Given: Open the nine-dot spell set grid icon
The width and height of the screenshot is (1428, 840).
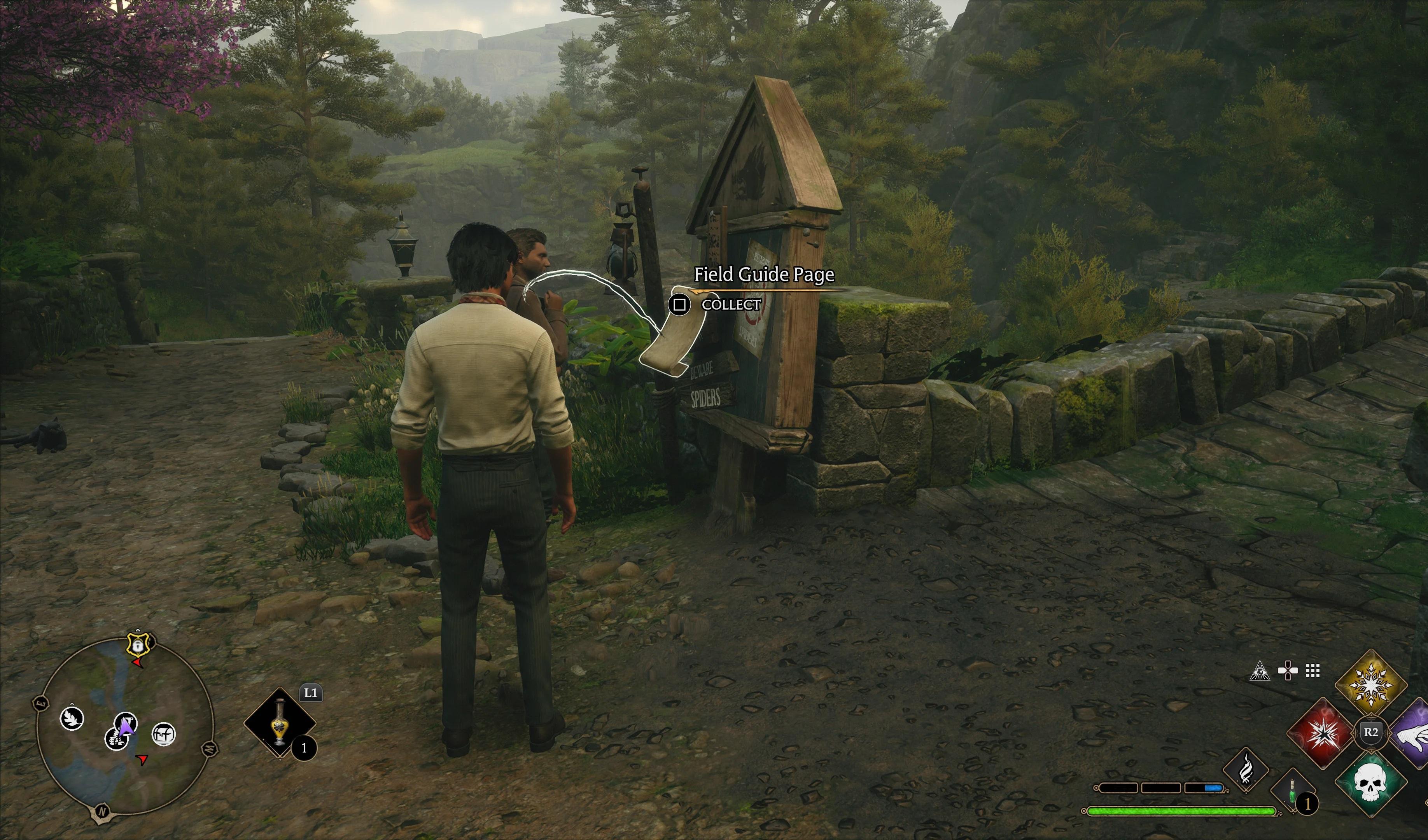Looking at the screenshot, I should pos(1313,670).
